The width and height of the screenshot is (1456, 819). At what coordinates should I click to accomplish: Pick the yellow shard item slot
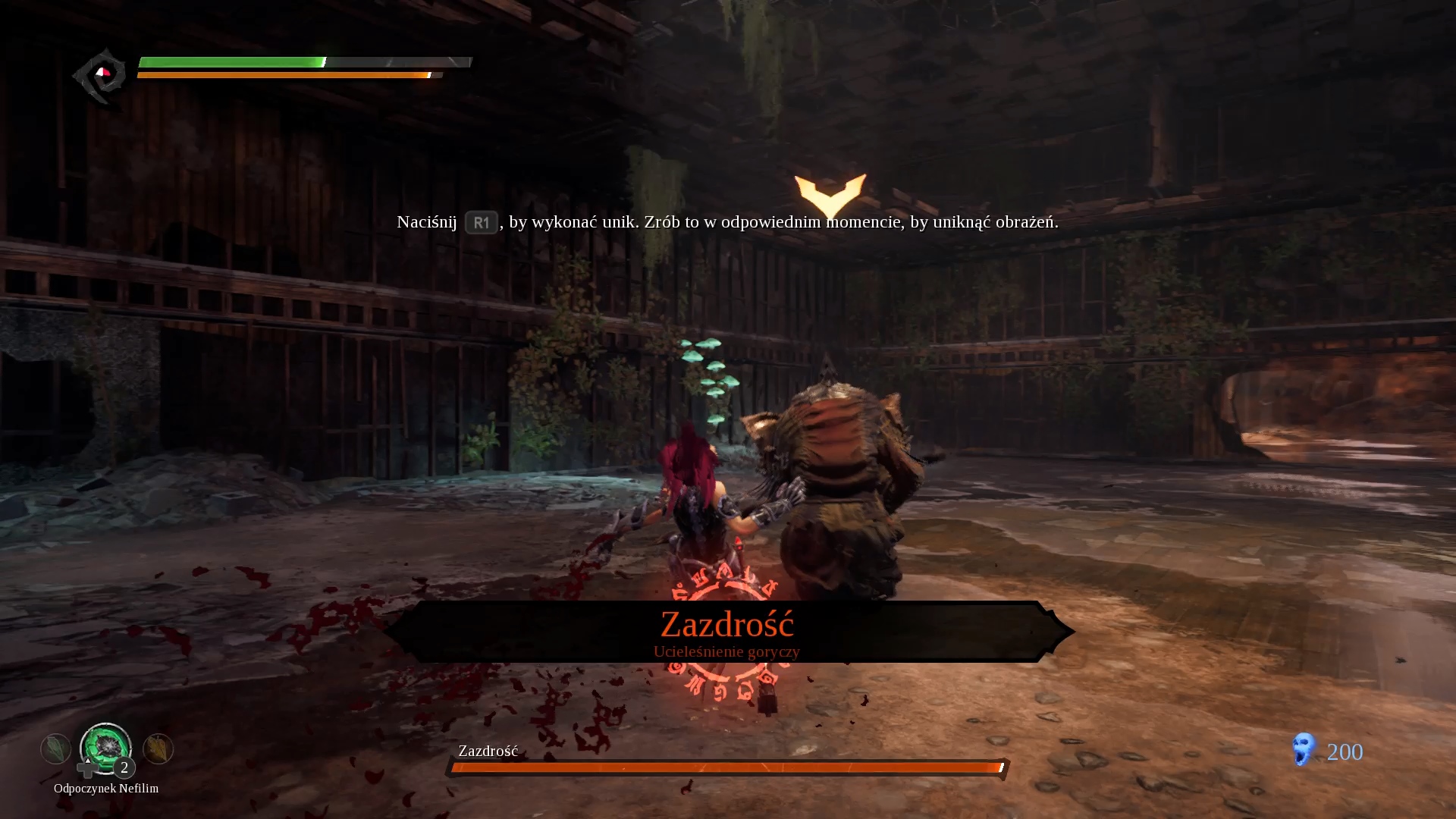pos(158,749)
